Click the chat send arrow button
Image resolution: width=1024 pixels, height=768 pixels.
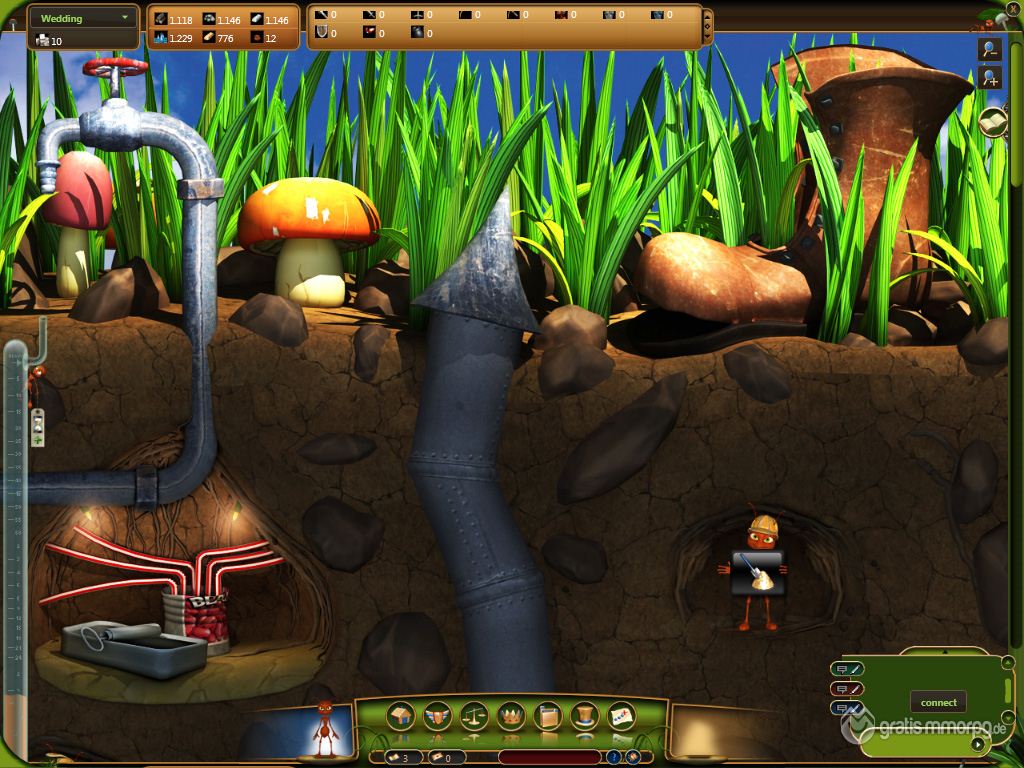976,744
